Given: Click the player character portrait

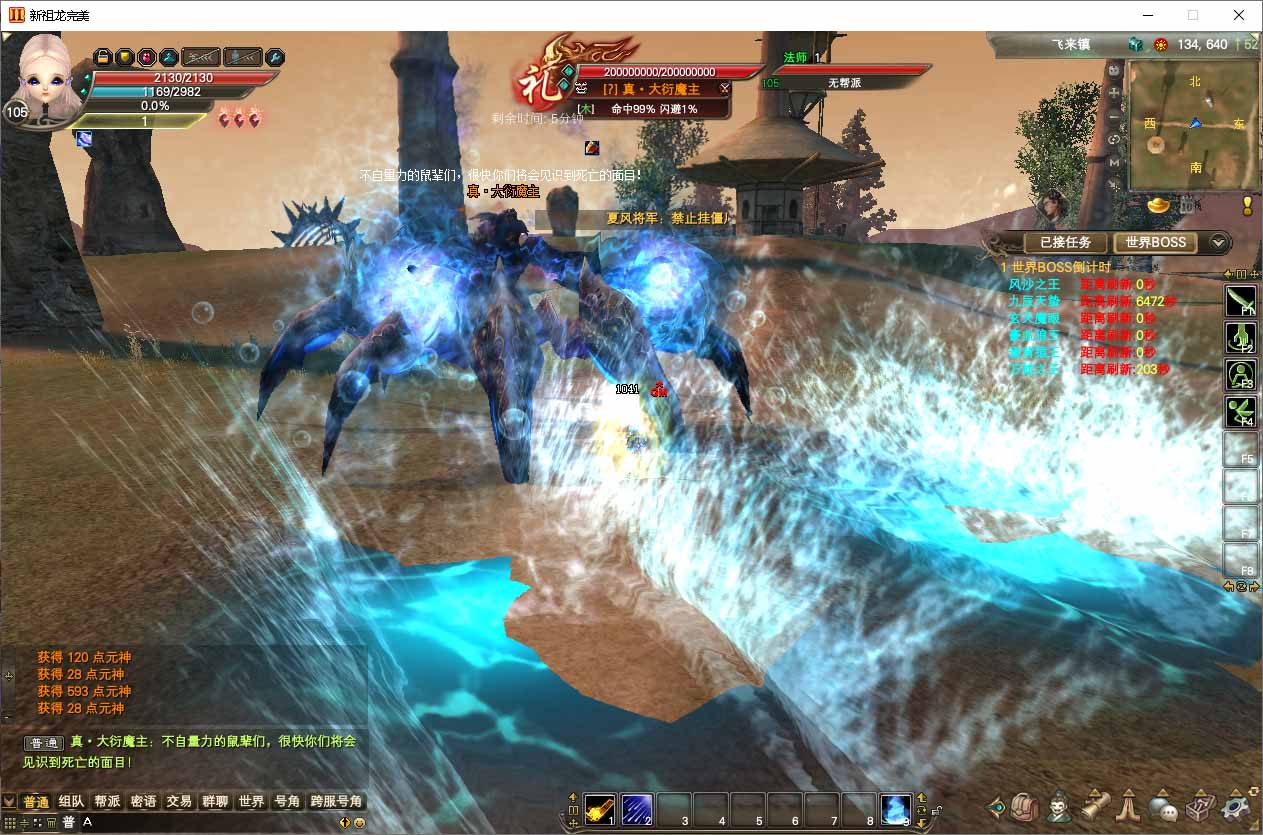Looking at the screenshot, I should [45, 75].
